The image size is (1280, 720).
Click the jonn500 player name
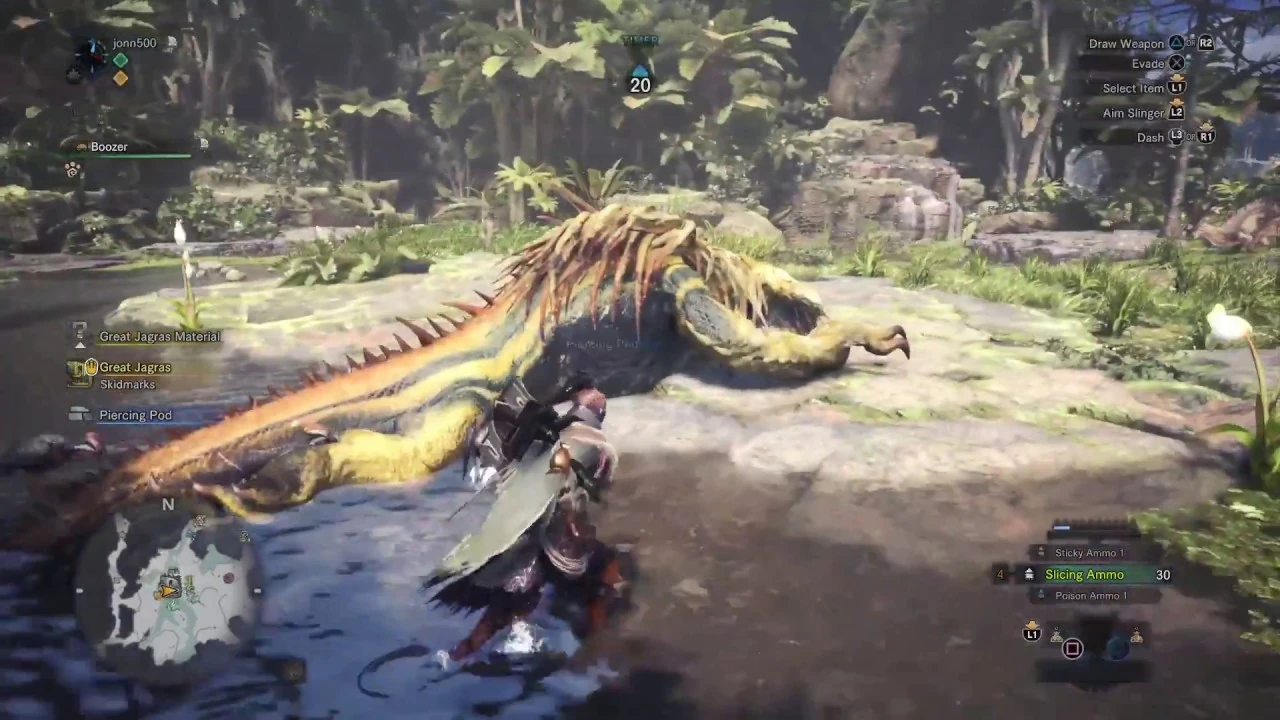tap(133, 43)
